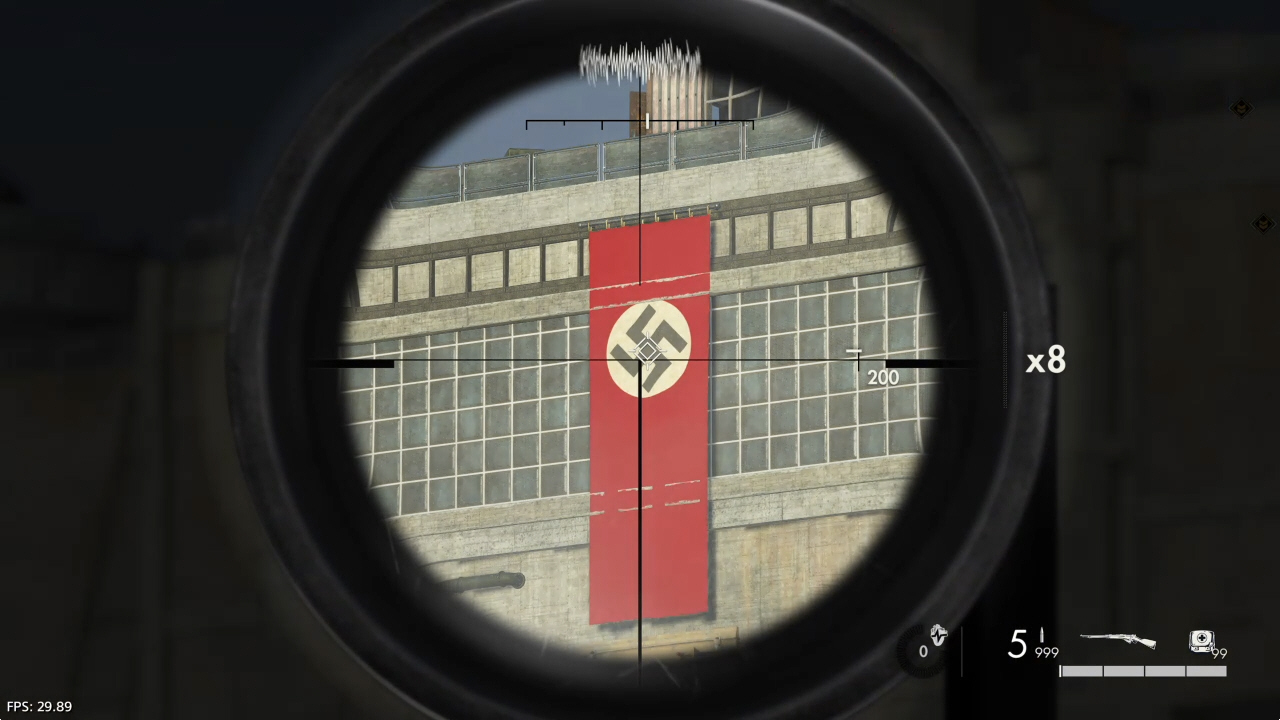Click the equipped rifle icon
Viewport: 1280px width, 720px height.
click(1117, 638)
